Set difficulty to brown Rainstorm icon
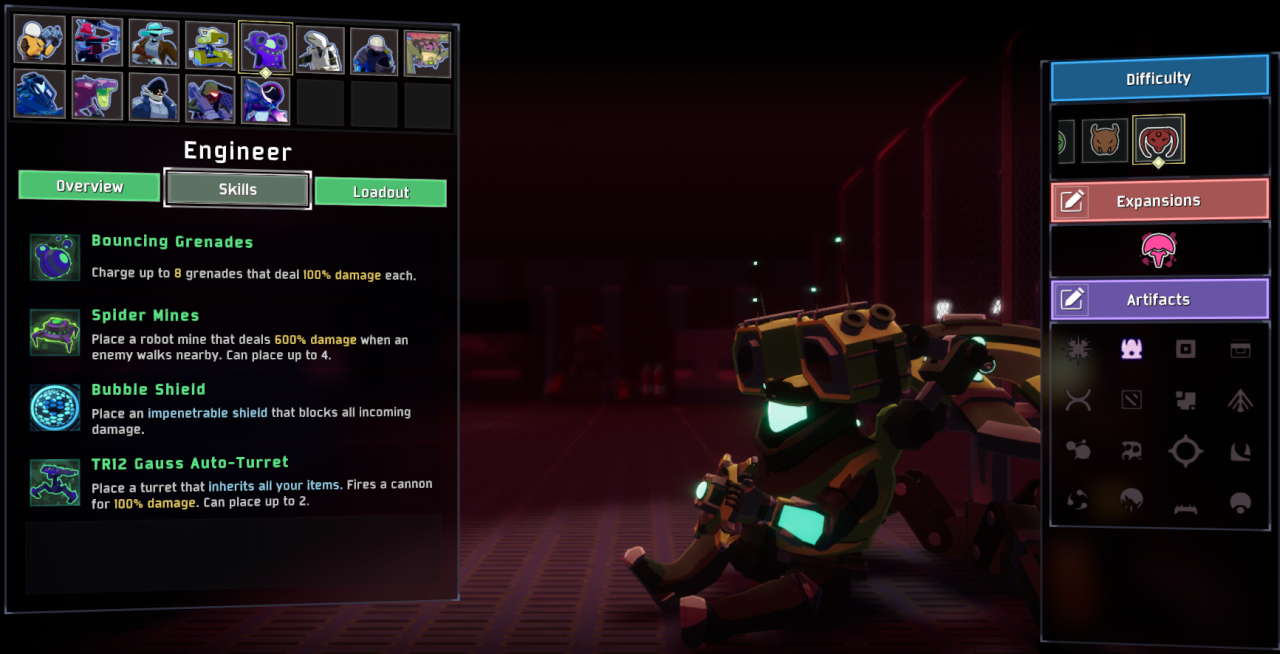The height and width of the screenshot is (654, 1280). [1104, 141]
